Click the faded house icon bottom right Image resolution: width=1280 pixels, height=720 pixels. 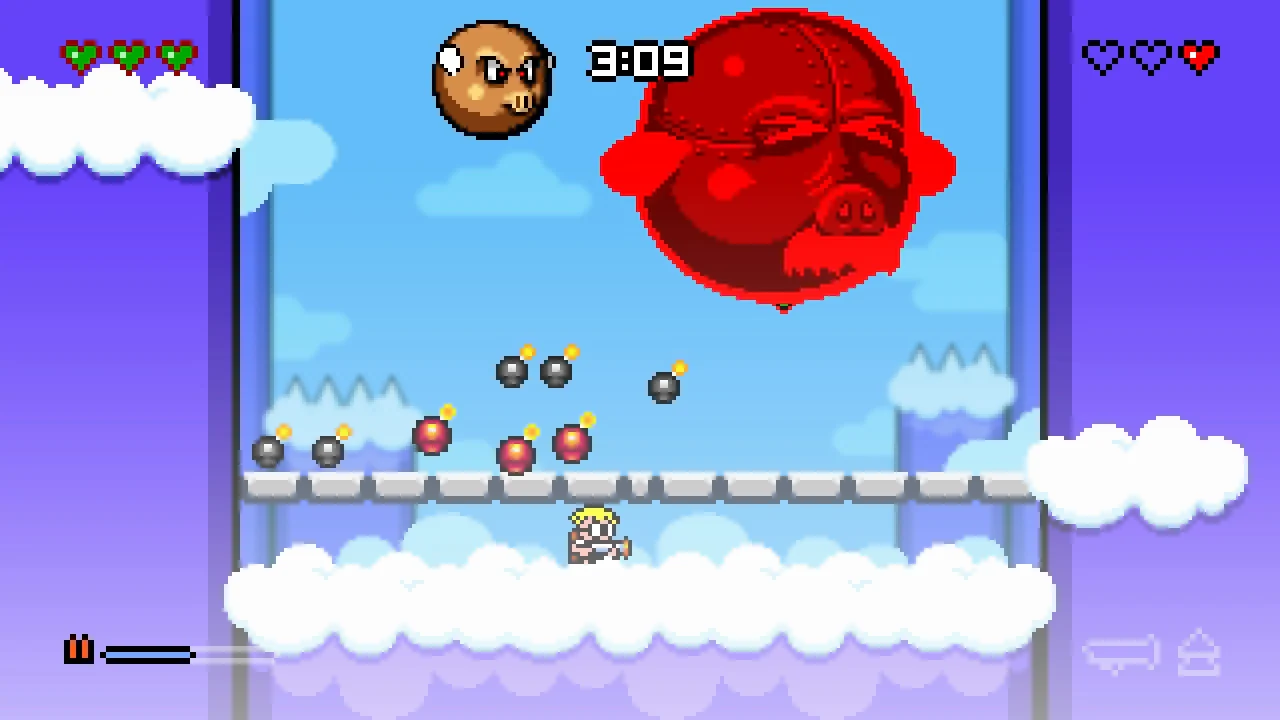(x=1199, y=652)
